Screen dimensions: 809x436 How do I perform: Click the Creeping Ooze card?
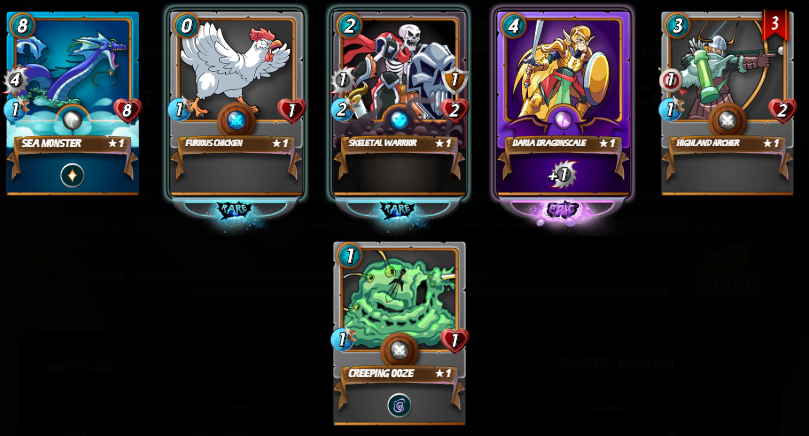pos(399,330)
